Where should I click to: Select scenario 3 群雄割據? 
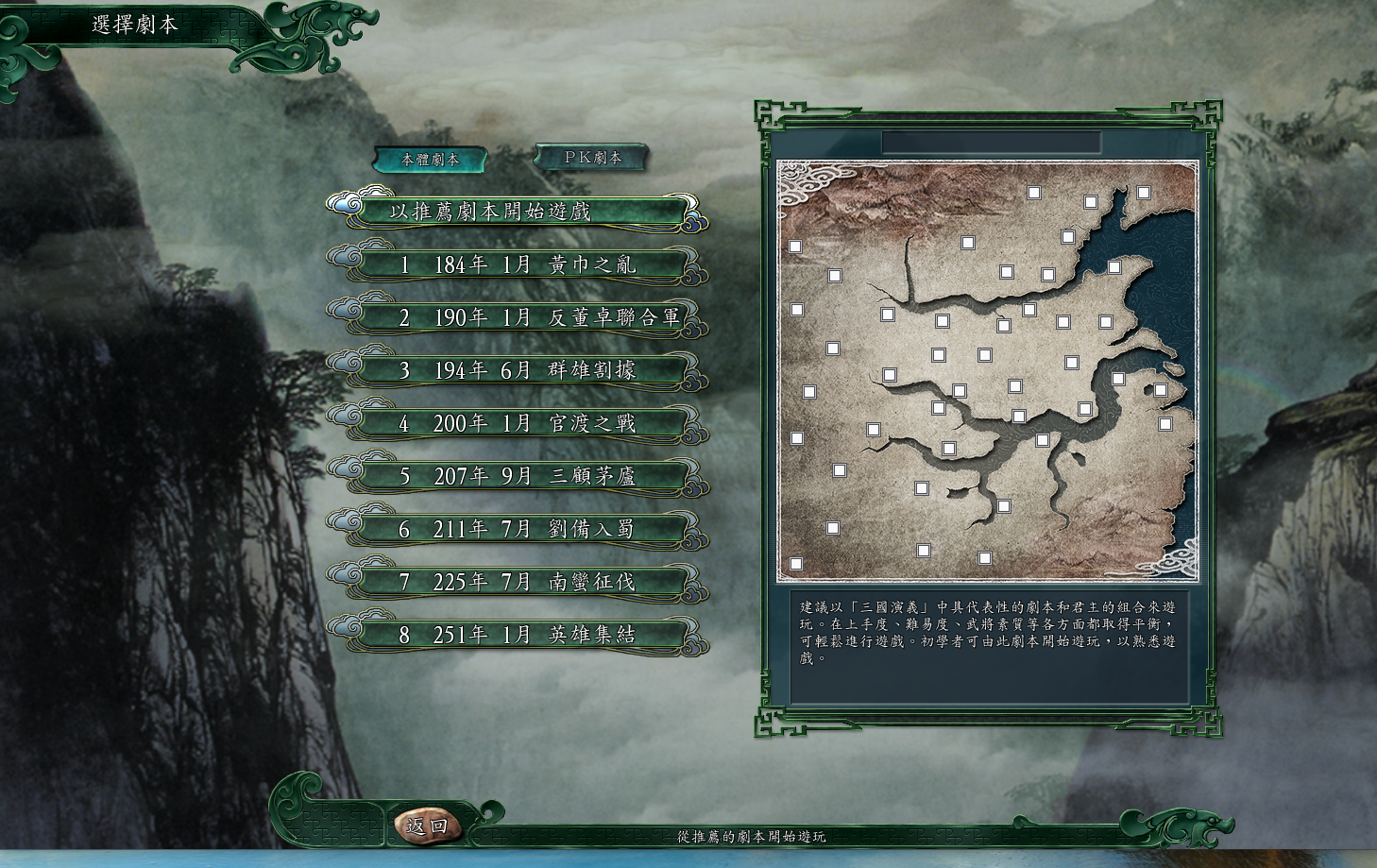(x=520, y=371)
